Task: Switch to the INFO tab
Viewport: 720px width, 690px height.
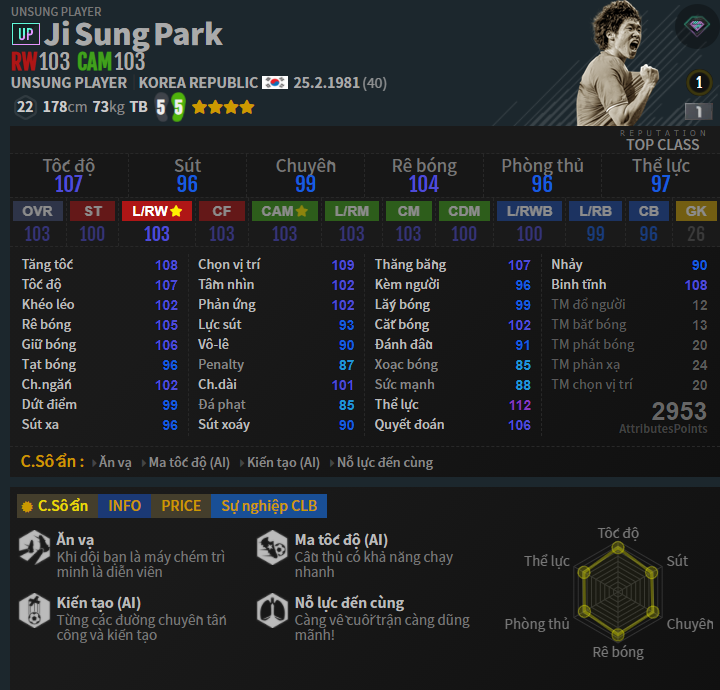Action: pyautogui.click(x=124, y=506)
